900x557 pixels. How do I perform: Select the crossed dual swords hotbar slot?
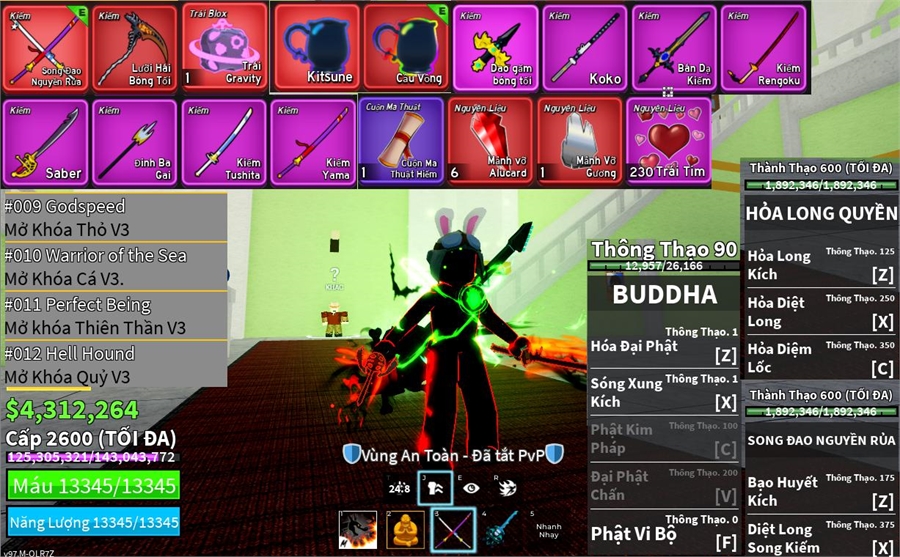click(x=453, y=529)
